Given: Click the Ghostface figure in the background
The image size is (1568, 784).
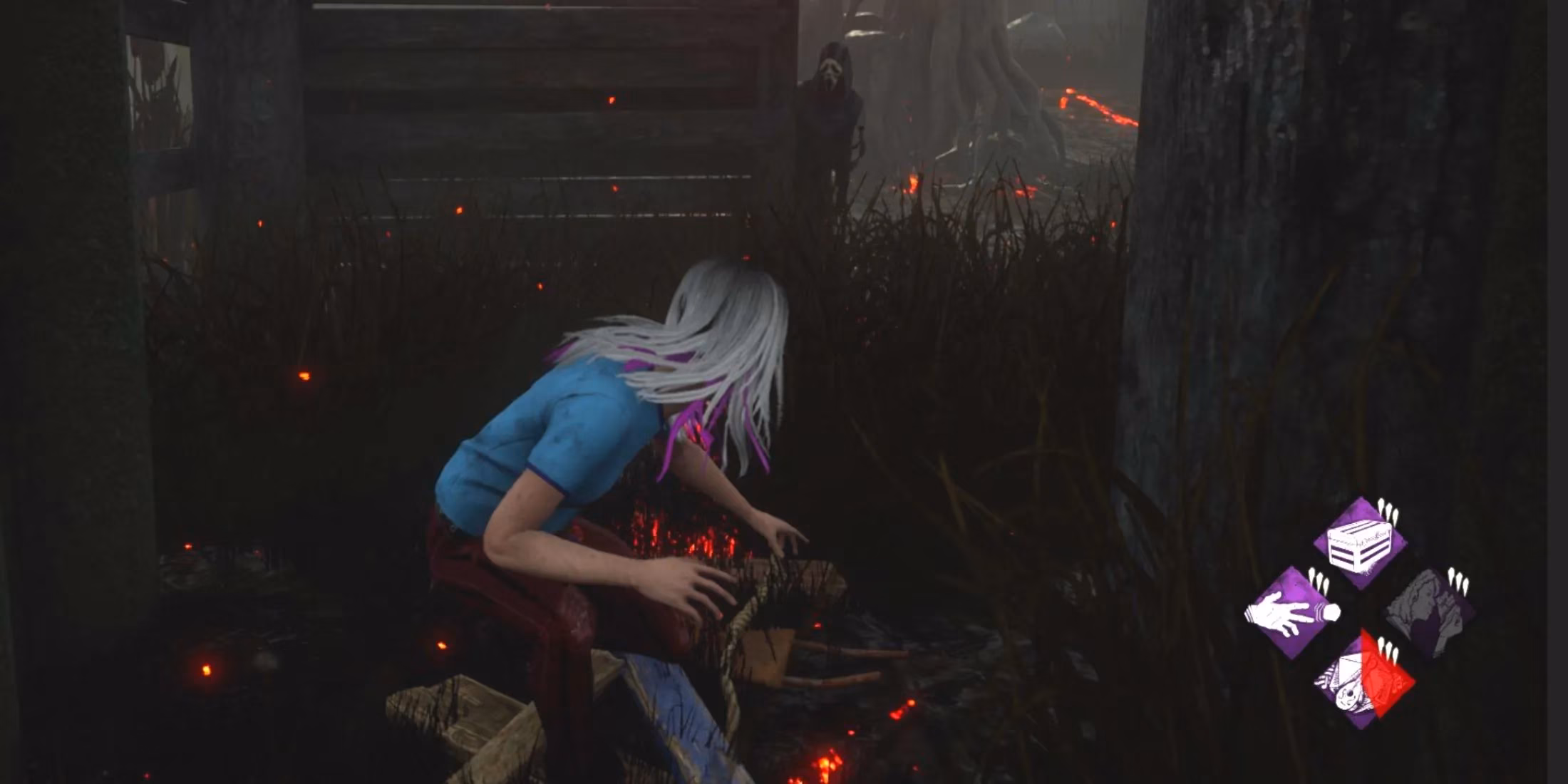Looking at the screenshot, I should [x=834, y=100].
